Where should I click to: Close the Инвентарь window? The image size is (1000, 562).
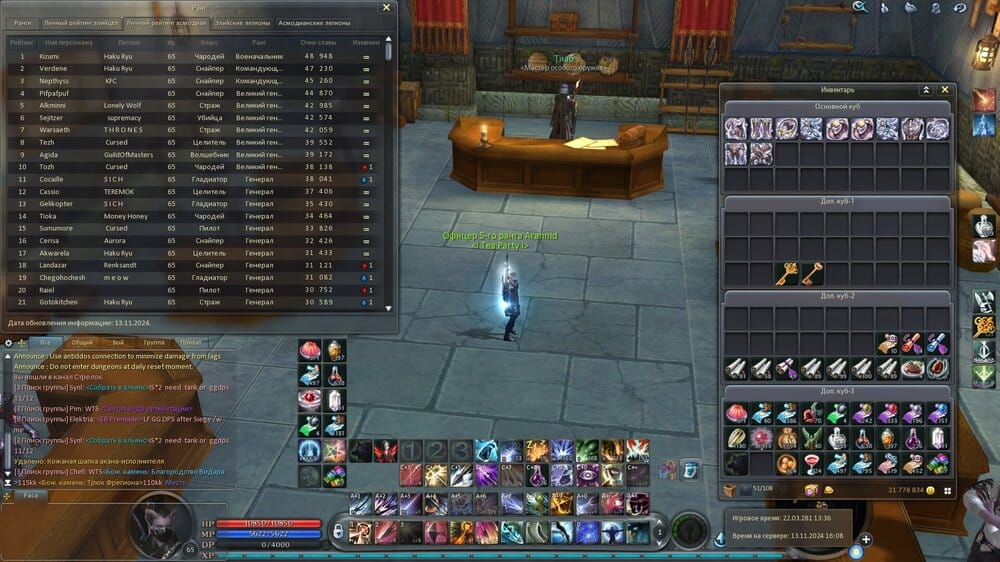tap(945, 90)
